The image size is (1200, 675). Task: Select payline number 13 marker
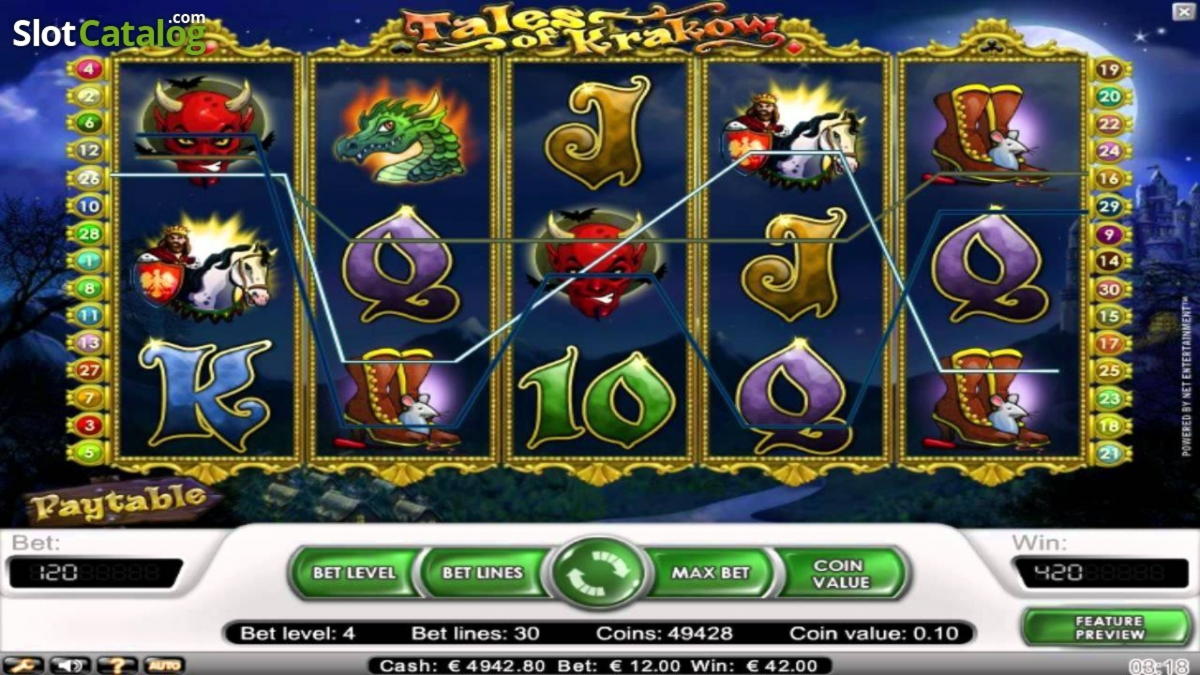[x=89, y=343]
